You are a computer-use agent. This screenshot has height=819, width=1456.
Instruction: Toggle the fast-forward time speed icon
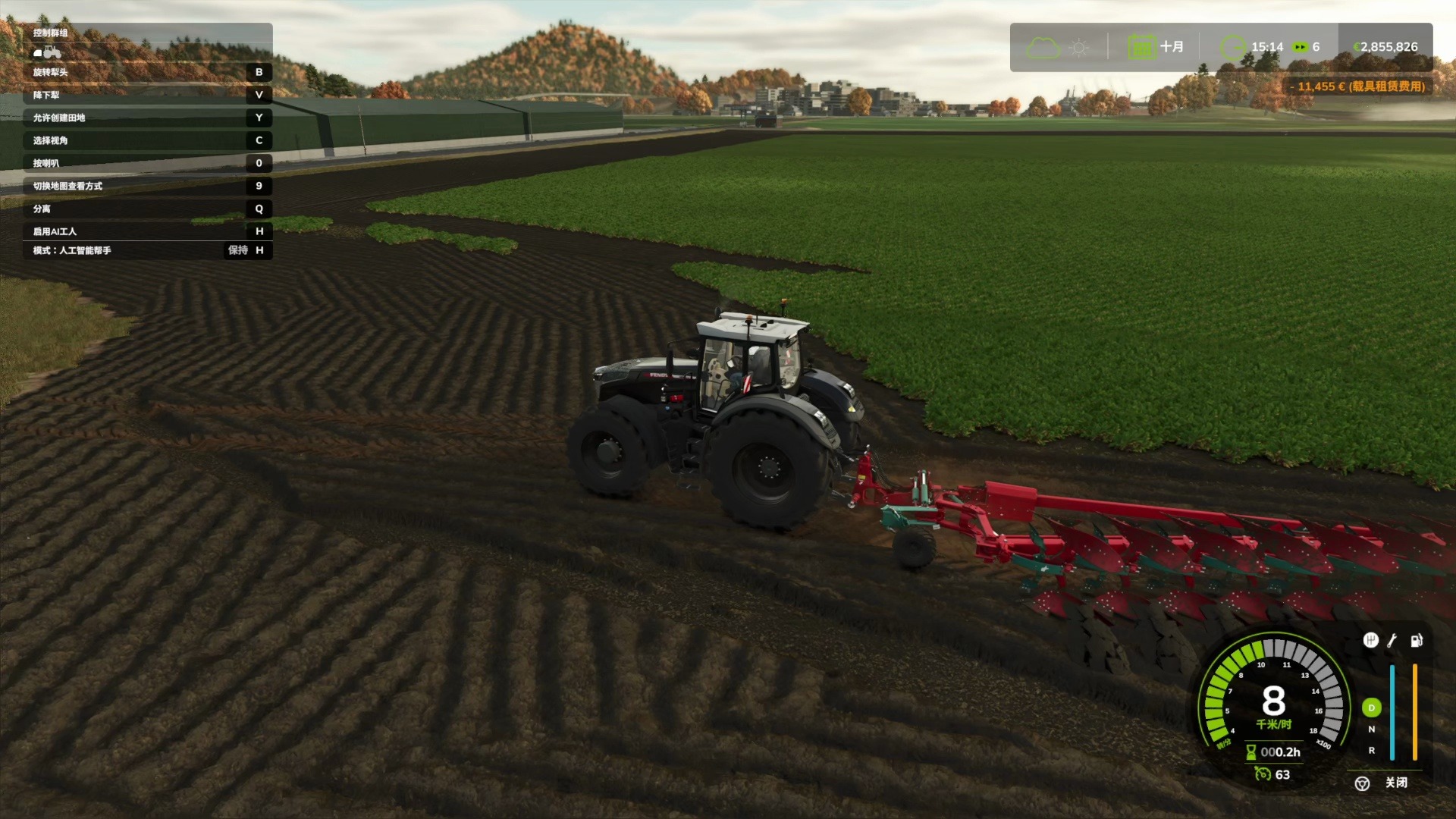click(x=1301, y=47)
